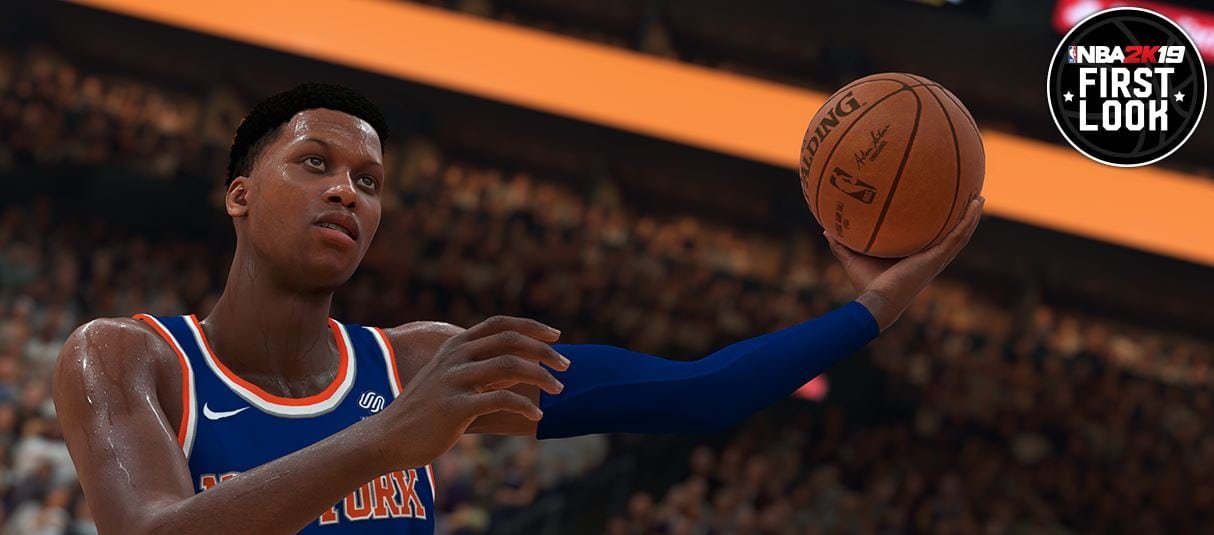Click the NBA 2K19 First Look badge

coord(1126,87)
